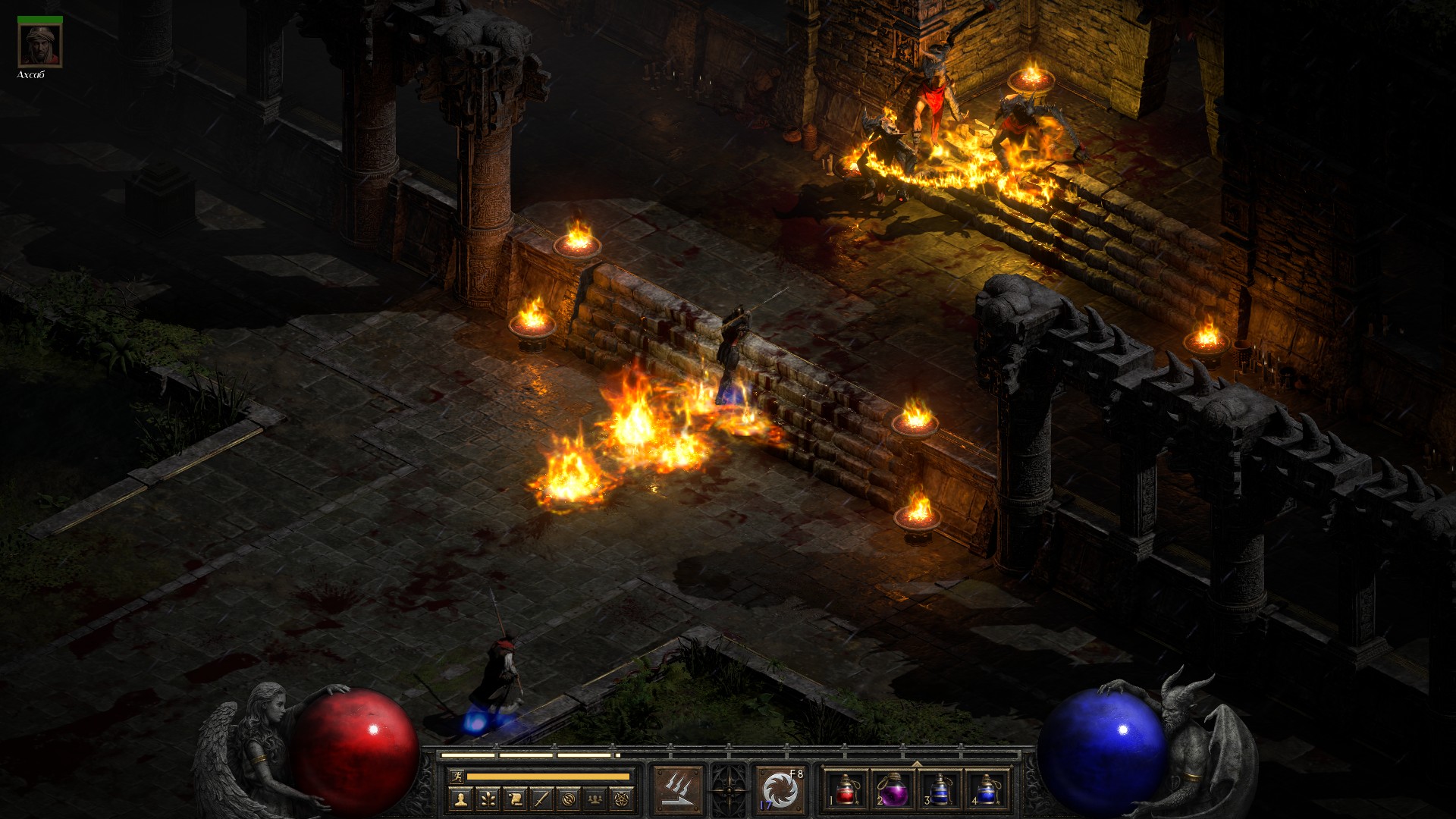The width and height of the screenshot is (1456, 819).
Task: Click the round swirl emblem mini panel icon
Action: click(x=570, y=799)
